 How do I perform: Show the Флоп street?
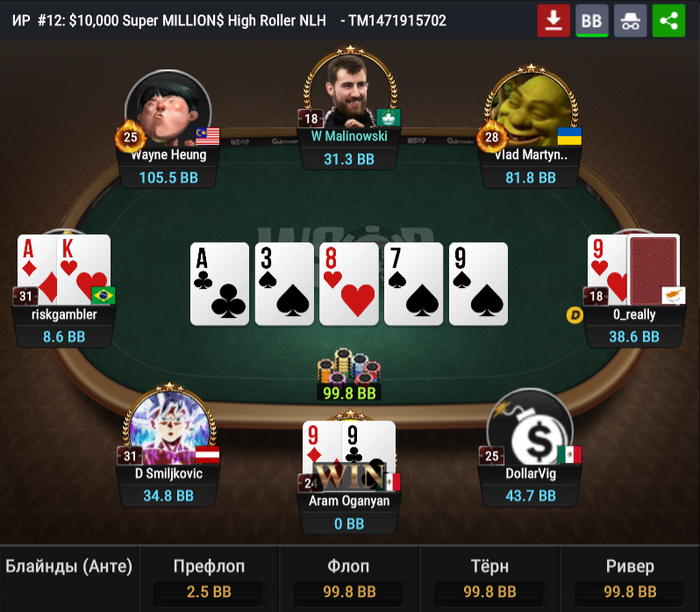(x=349, y=578)
